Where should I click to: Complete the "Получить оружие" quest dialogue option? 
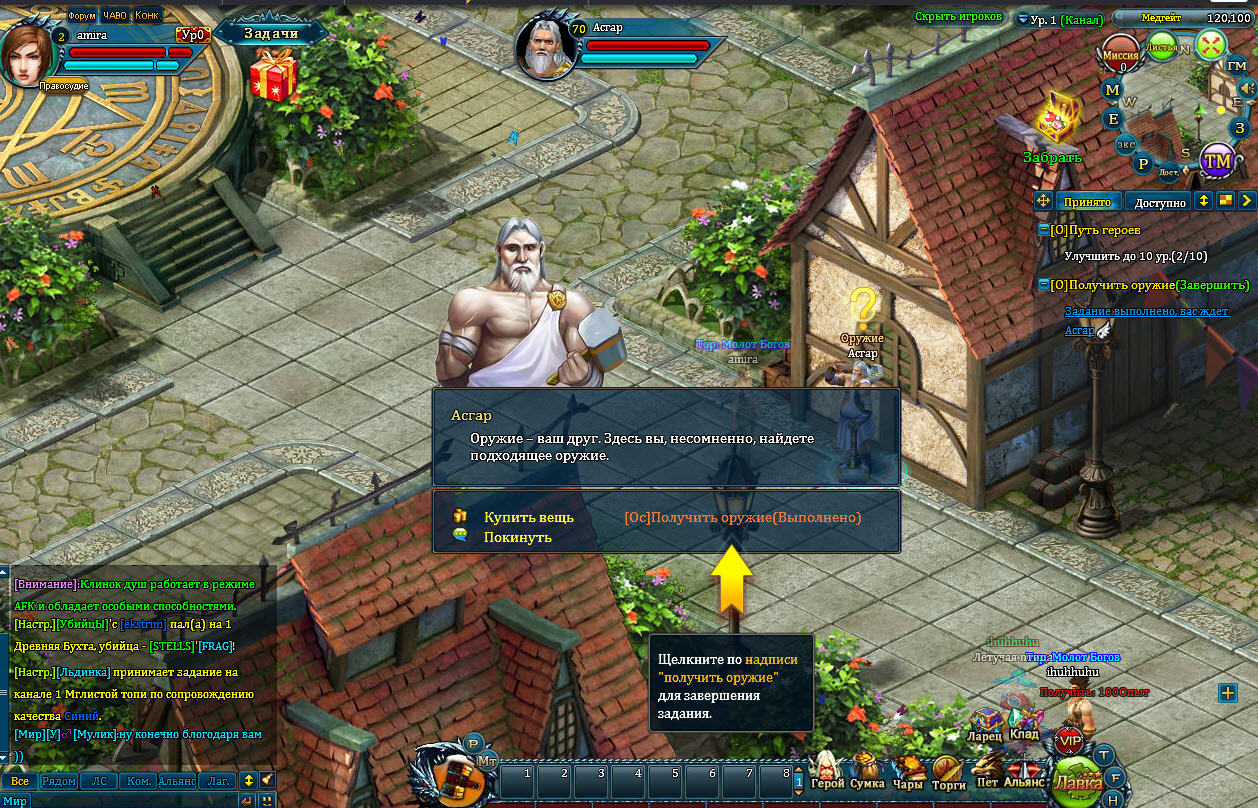[x=742, y=518]
